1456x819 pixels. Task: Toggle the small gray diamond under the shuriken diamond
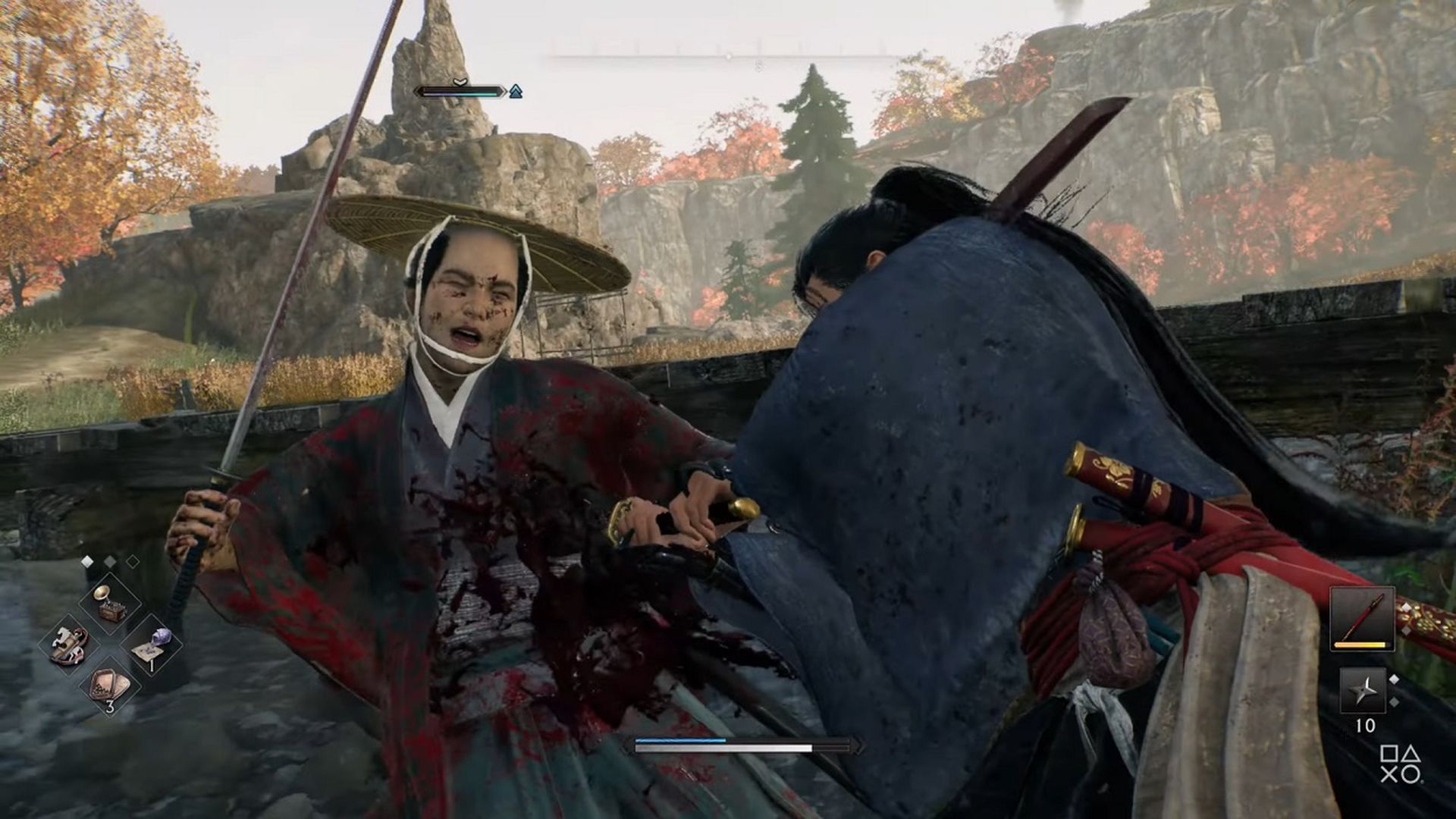(x=1394, y=702)
